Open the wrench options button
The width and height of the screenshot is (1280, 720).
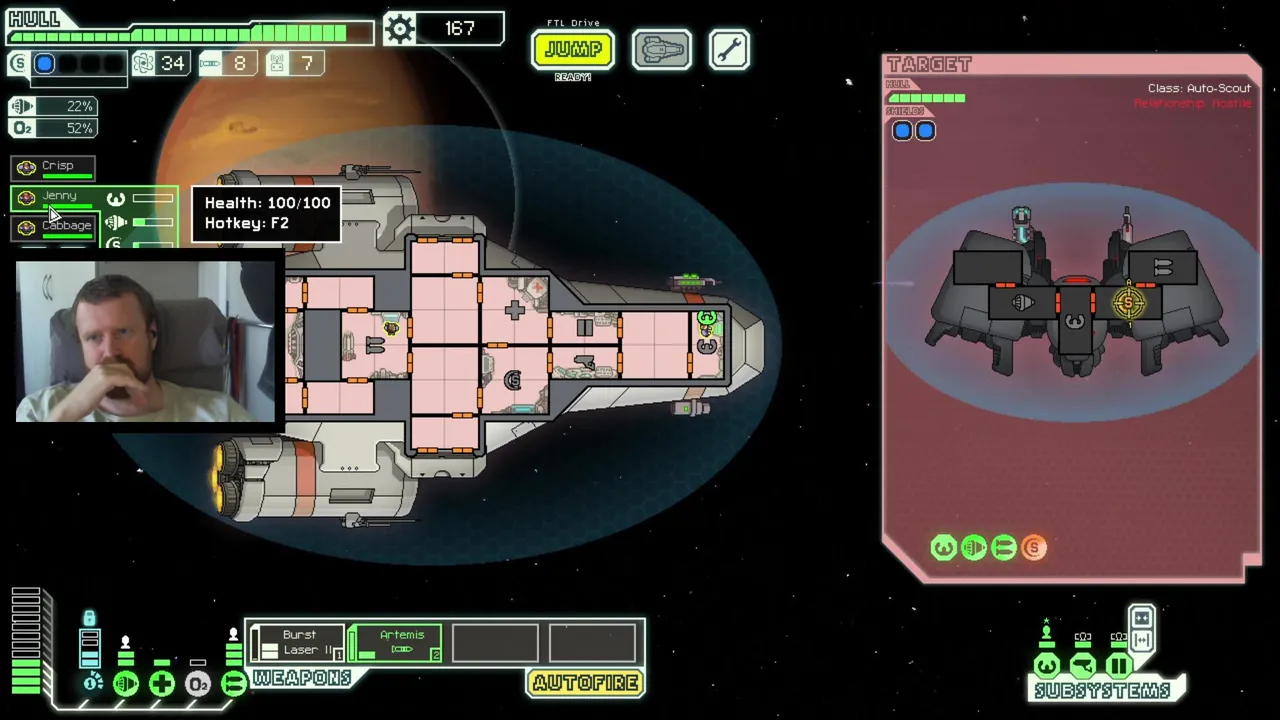pyautogui.click(x=729, y=50)
